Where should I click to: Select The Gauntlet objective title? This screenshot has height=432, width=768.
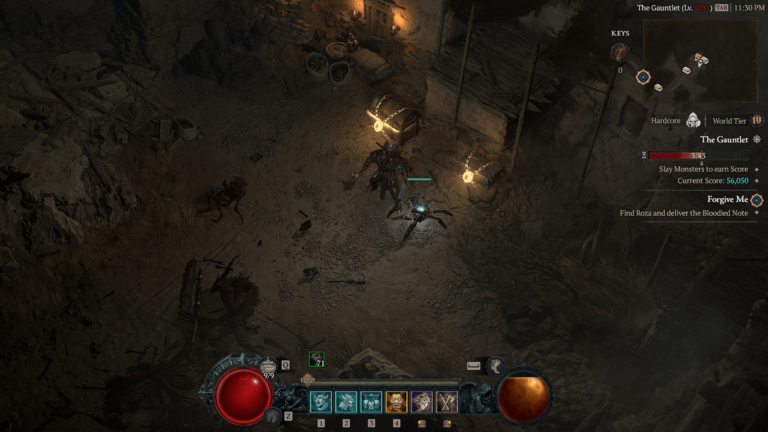[x=724, y=139]
